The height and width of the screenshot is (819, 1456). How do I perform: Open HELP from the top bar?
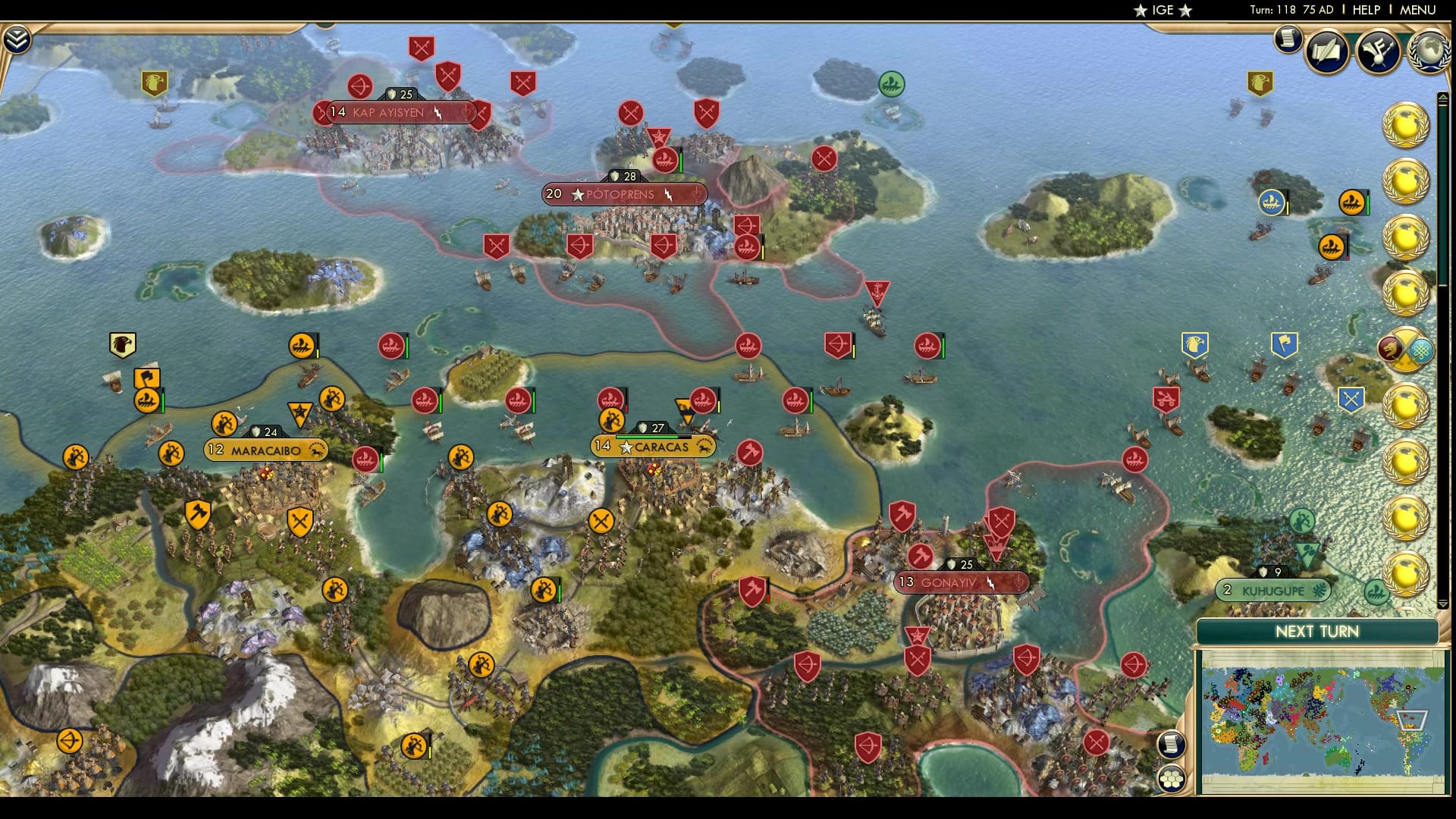1365,10
